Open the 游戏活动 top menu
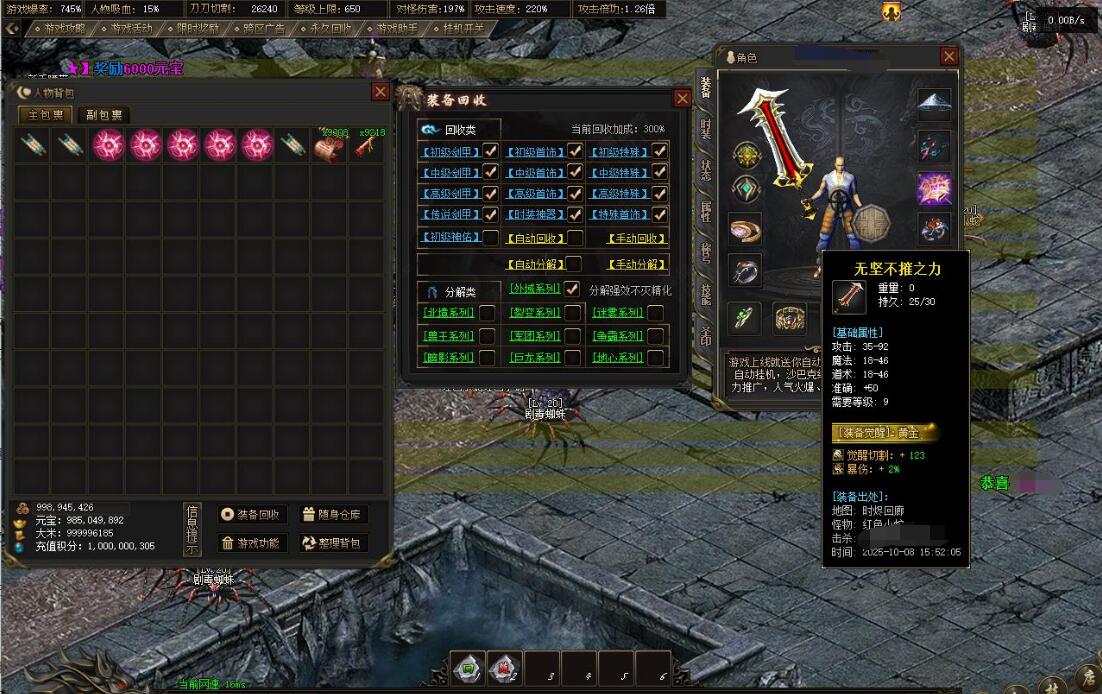This screenshot has width=1102, height=694. click(132, 28)
